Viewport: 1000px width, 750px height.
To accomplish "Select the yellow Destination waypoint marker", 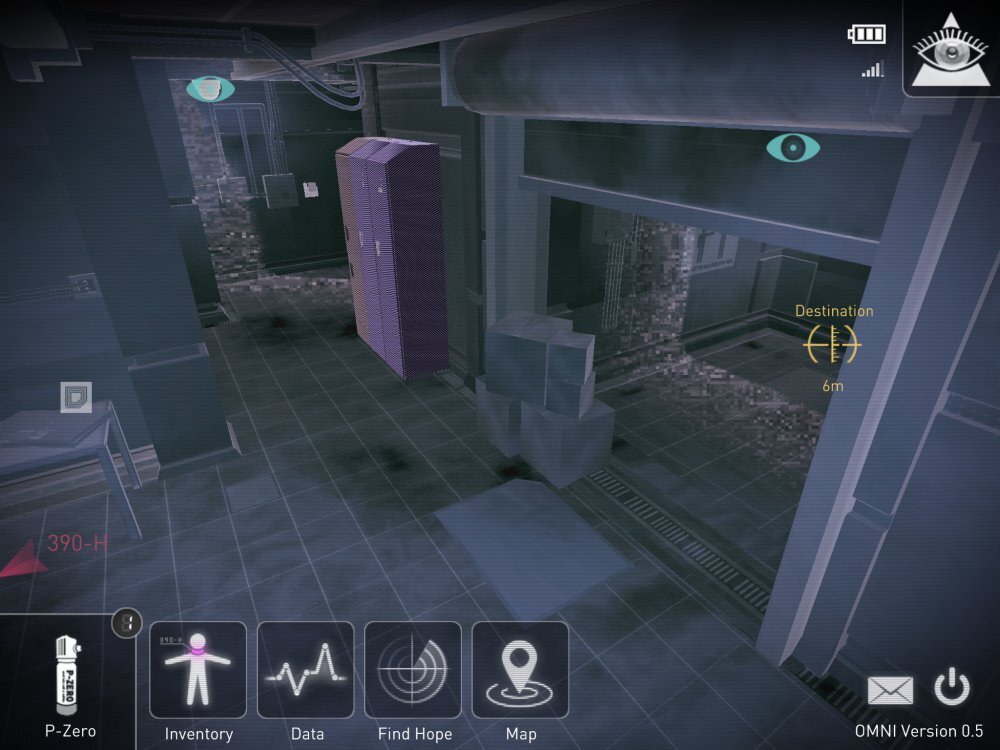I will pos(833,344).
